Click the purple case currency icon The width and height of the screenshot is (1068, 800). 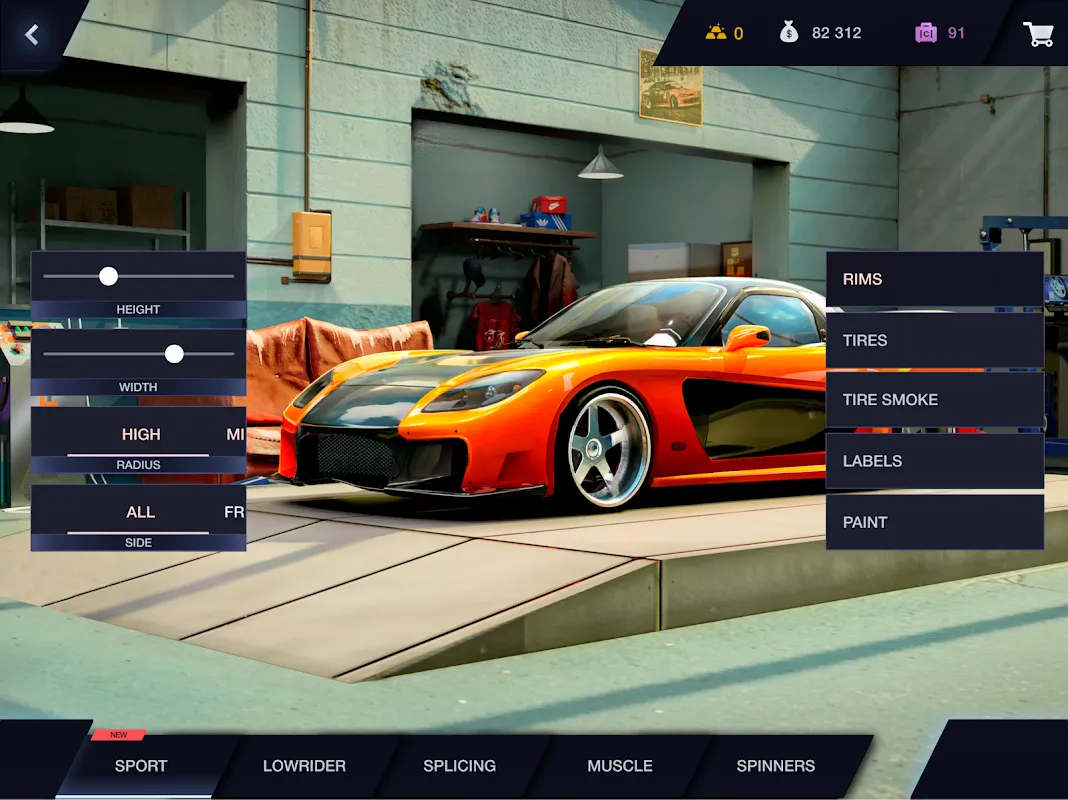(x=926, y=33)
